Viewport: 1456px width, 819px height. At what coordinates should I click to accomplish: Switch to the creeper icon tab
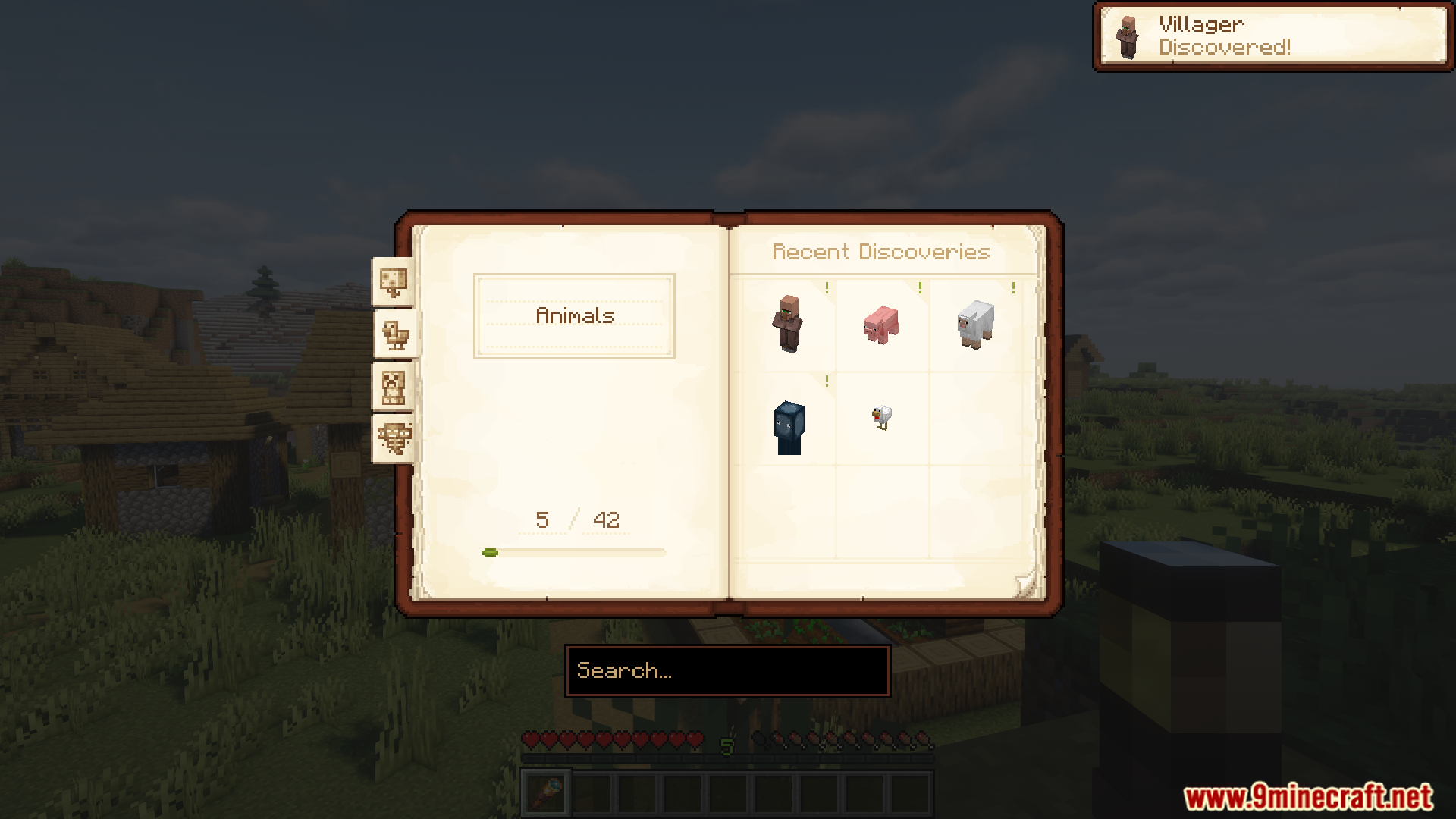393,387
